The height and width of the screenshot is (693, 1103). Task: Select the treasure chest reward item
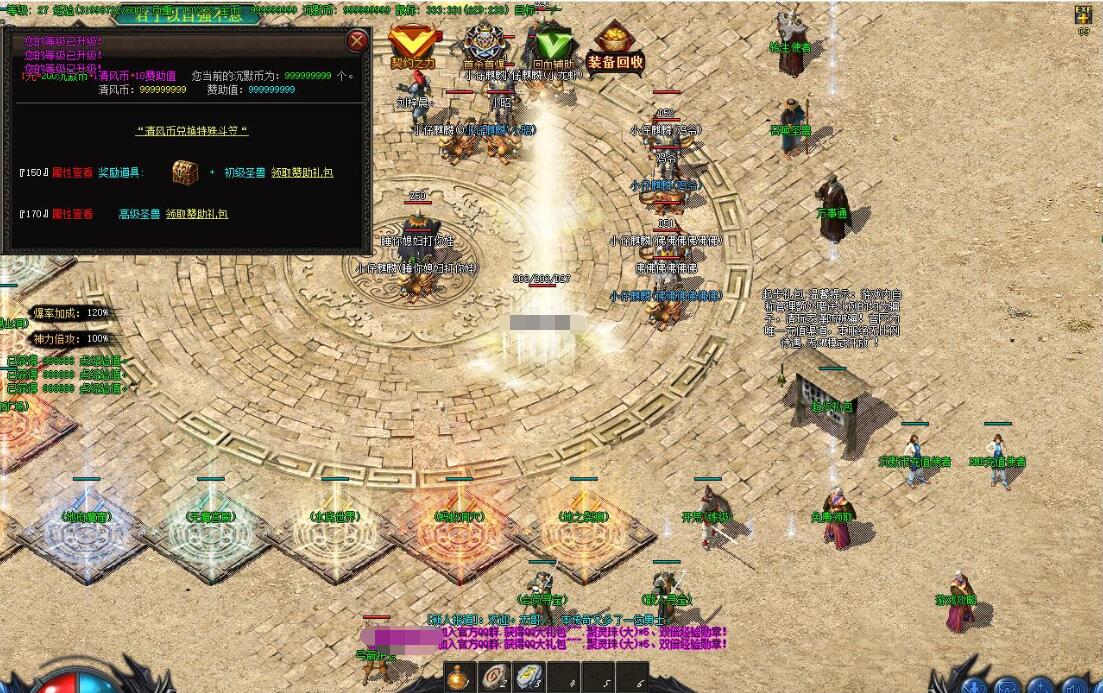(185, 172)
